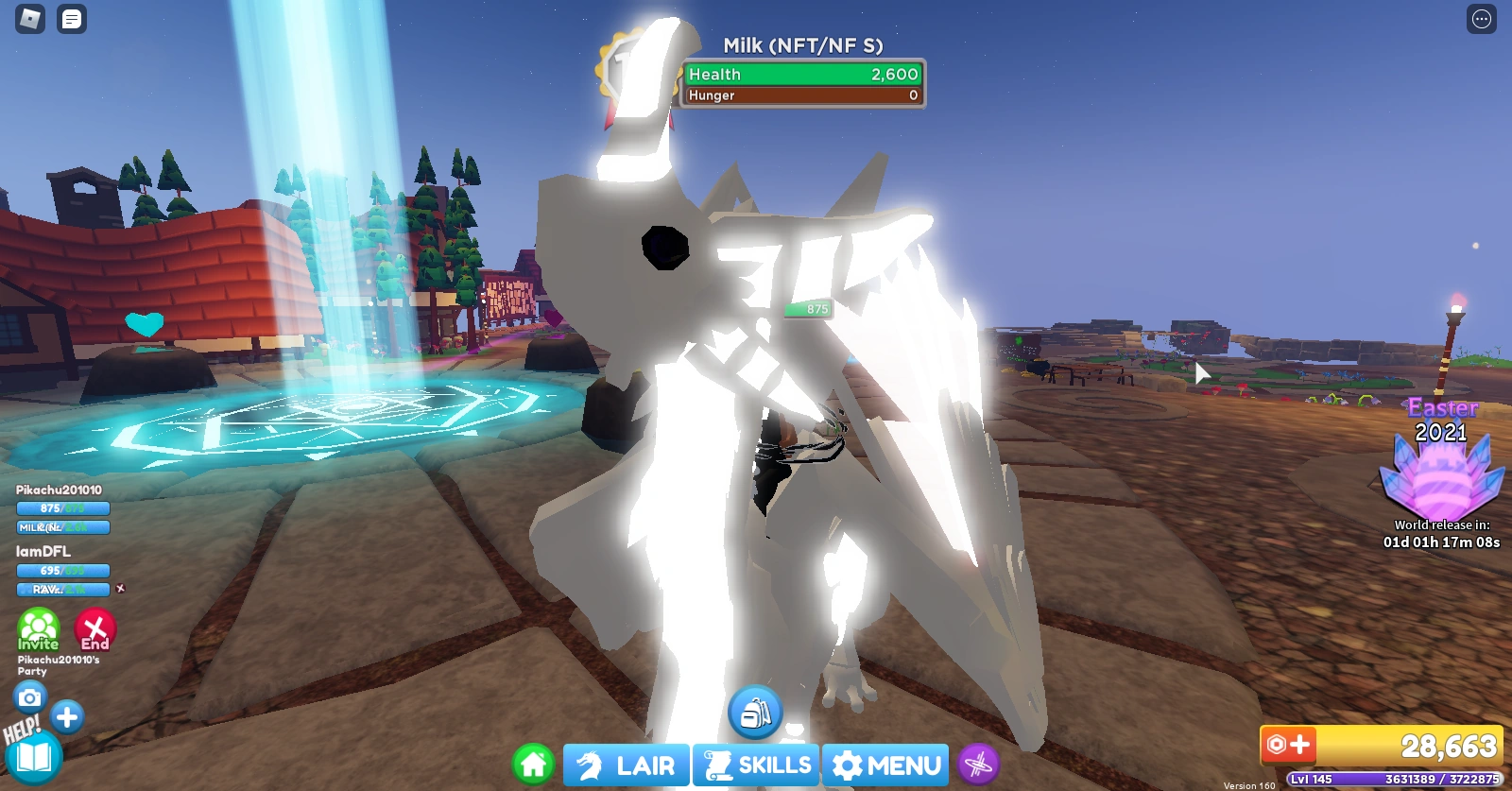The image size is (1512, 791).
Task: Click the dragon icon on the LAIR button
Action: click(x=590, y=765)
